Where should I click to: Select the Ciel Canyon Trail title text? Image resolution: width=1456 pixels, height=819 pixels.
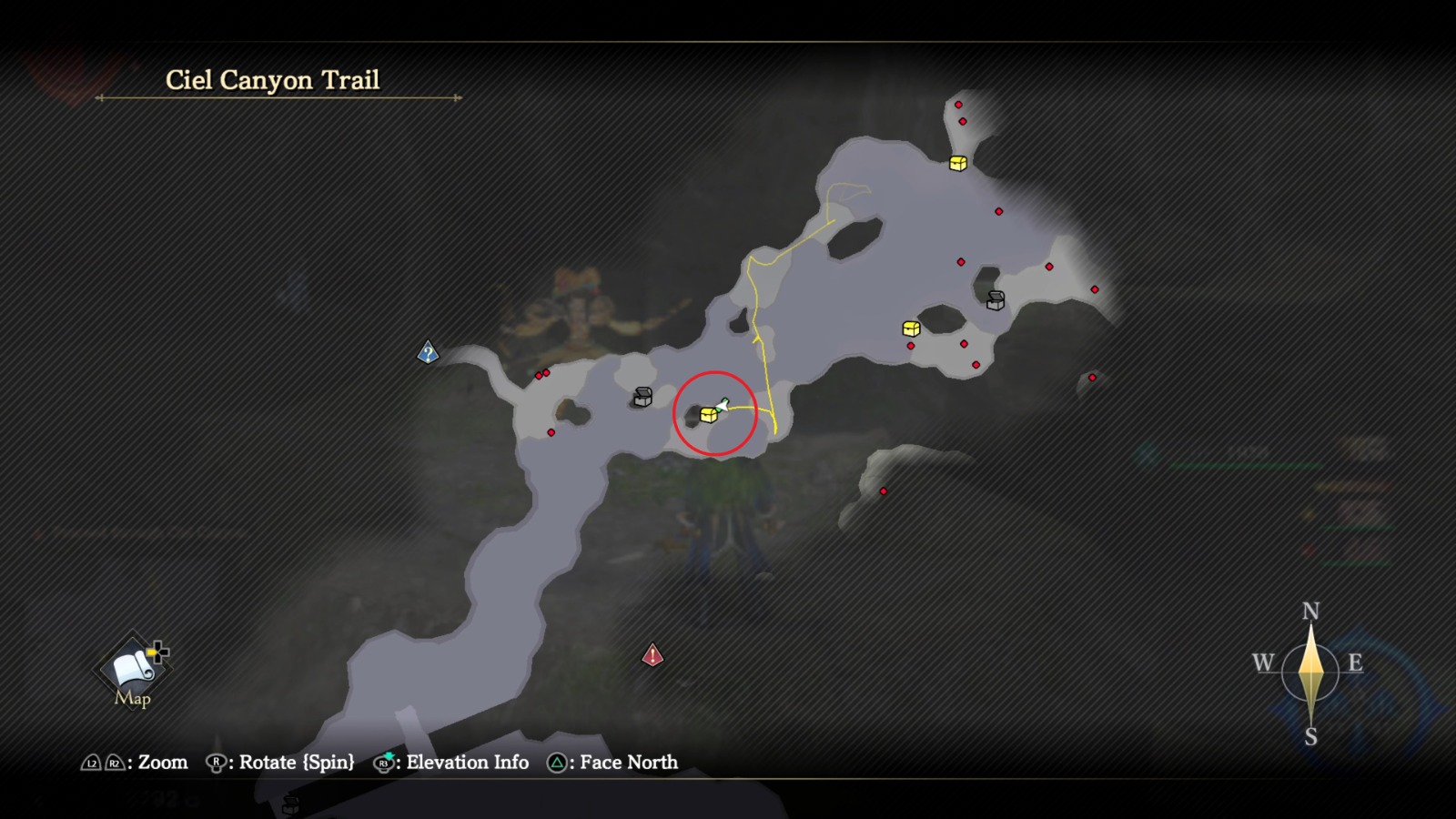(273, 80)
